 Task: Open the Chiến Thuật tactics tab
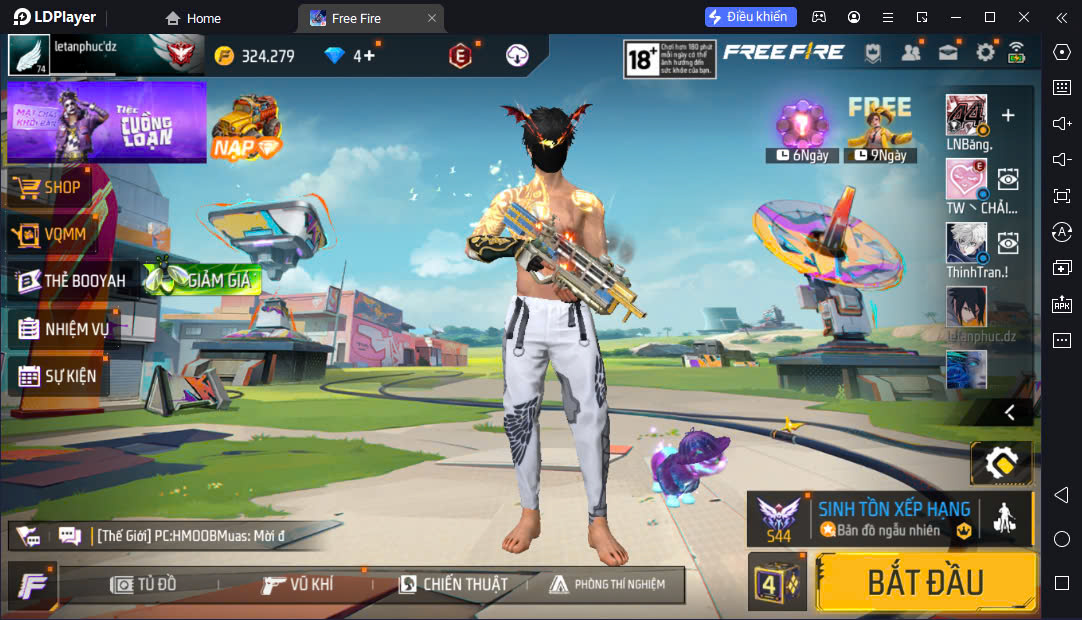[x=453, y=584]
